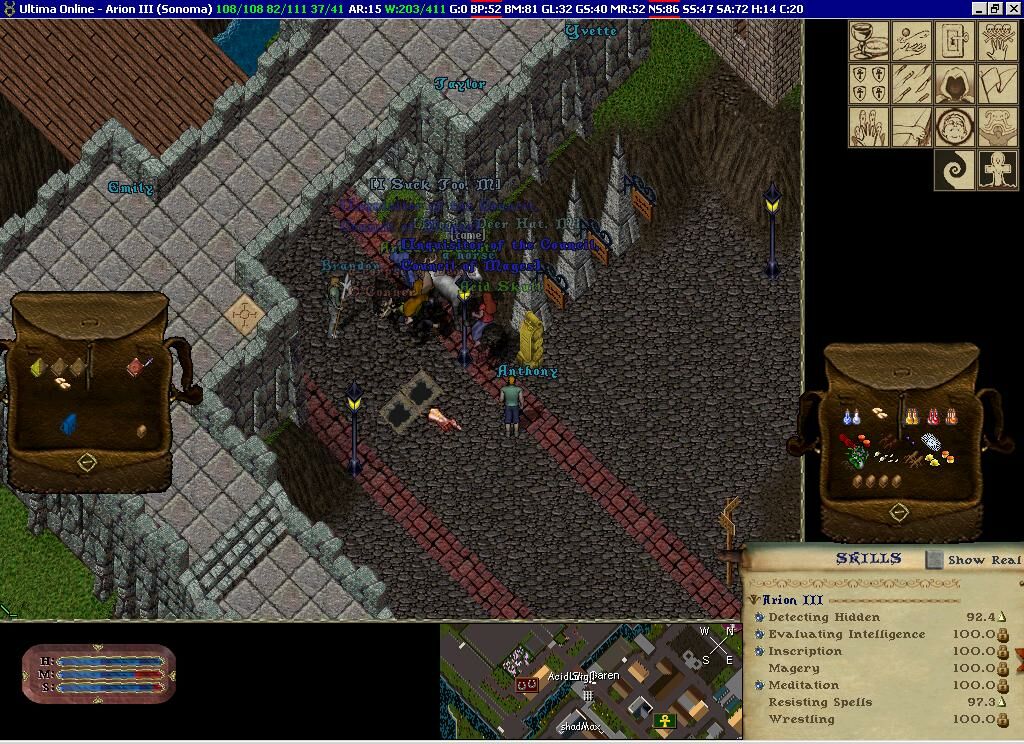Select the blue item in left backpack
Image resolution: width=1024 pixels, height=744 pixels.
[x=69, y=424]
